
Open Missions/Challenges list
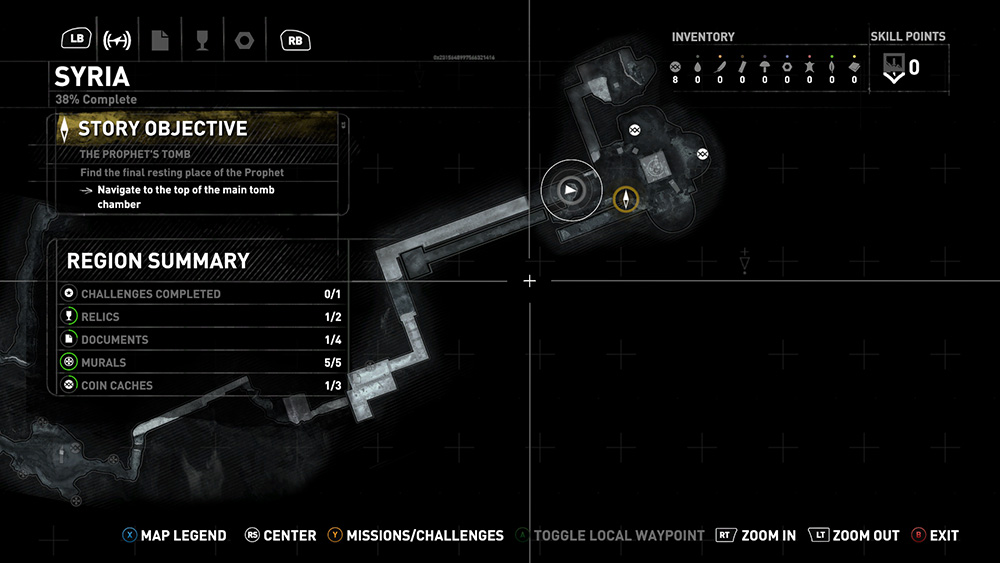click(x=415, y=536)
